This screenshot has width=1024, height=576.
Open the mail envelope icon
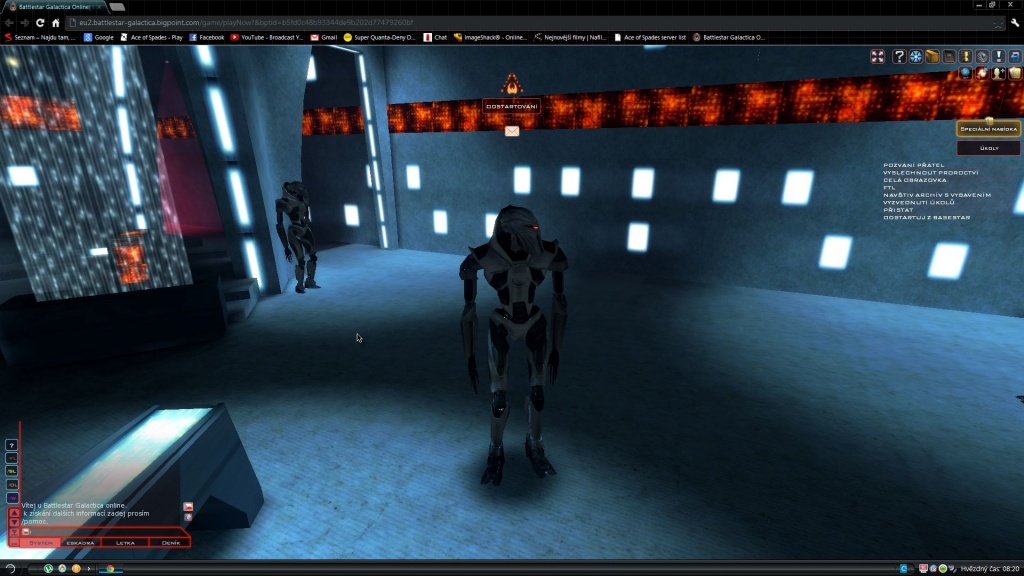click(x=512, y=131)
